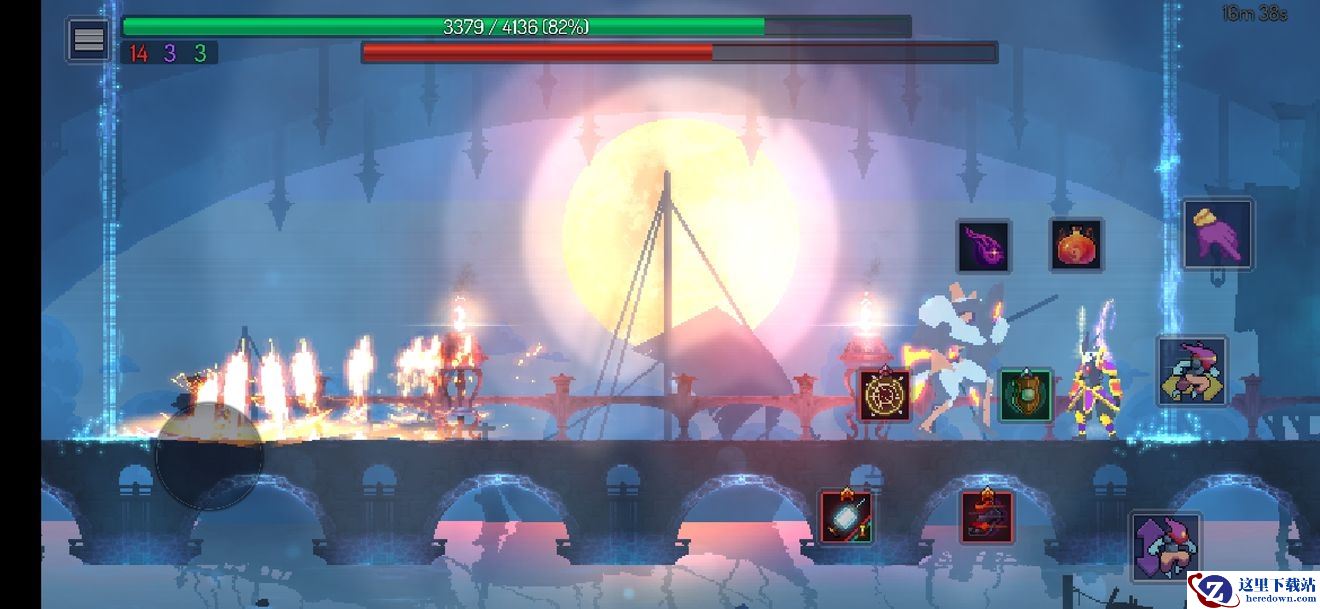Raise the green shield
Image resolution: width=1320 pixels, height=609 pixels.
1025,395
